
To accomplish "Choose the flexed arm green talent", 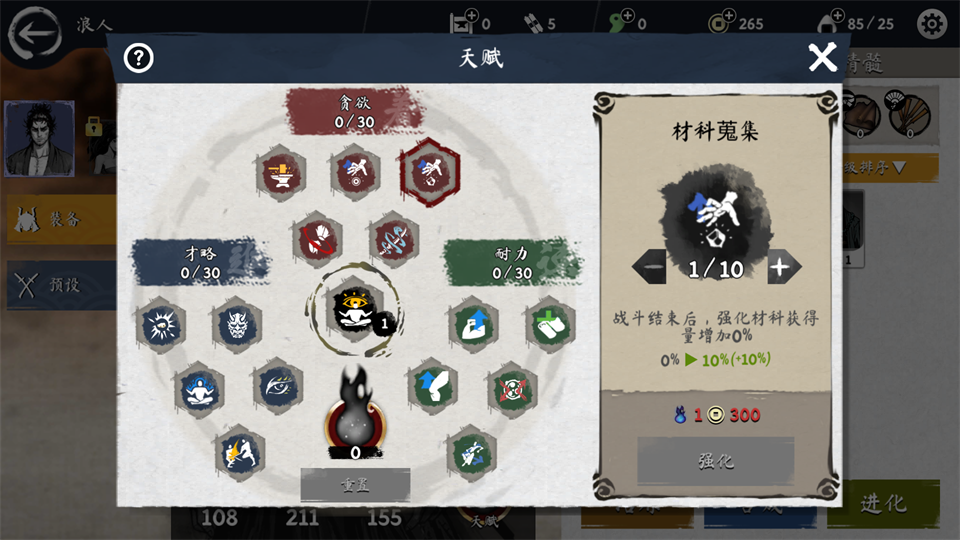I will (472, 325).
